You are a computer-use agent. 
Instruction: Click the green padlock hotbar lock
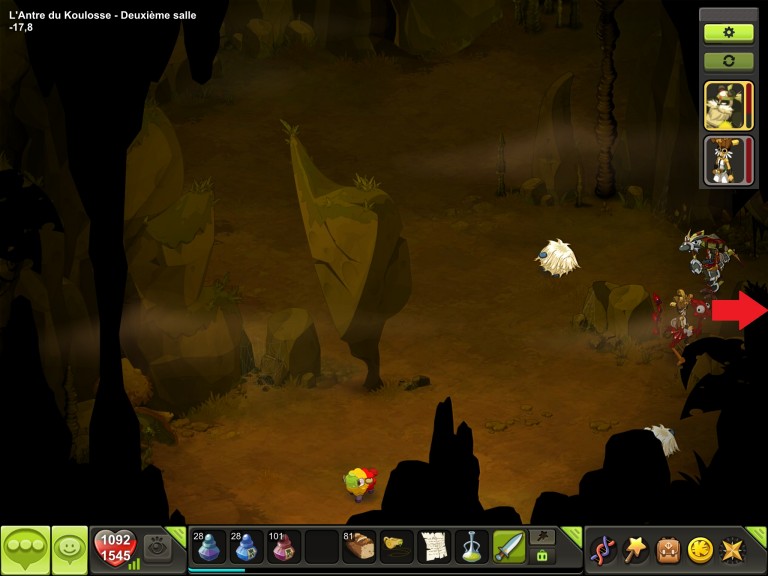pos(542,556)
